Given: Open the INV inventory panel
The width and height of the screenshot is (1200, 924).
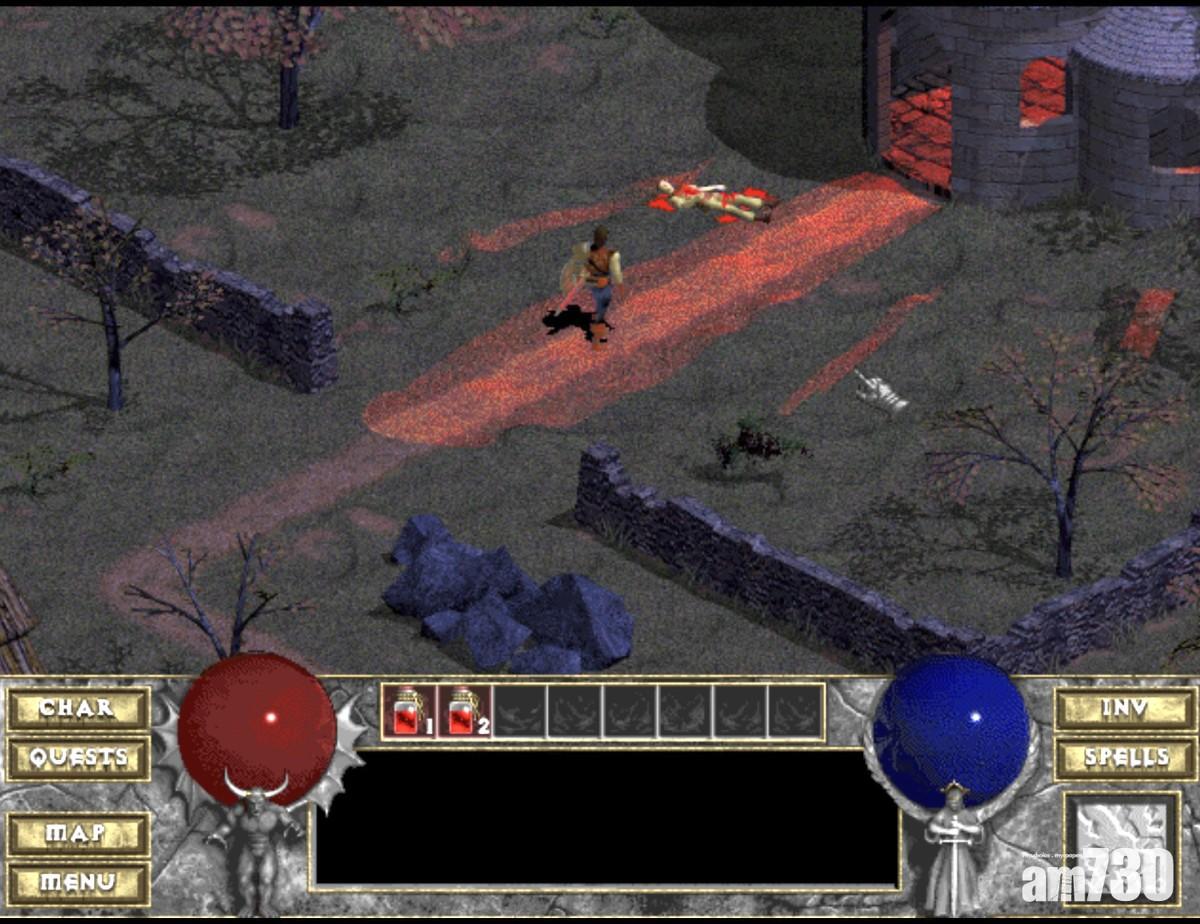Looking at the screenshot, I should click(x=1125, y=709).
